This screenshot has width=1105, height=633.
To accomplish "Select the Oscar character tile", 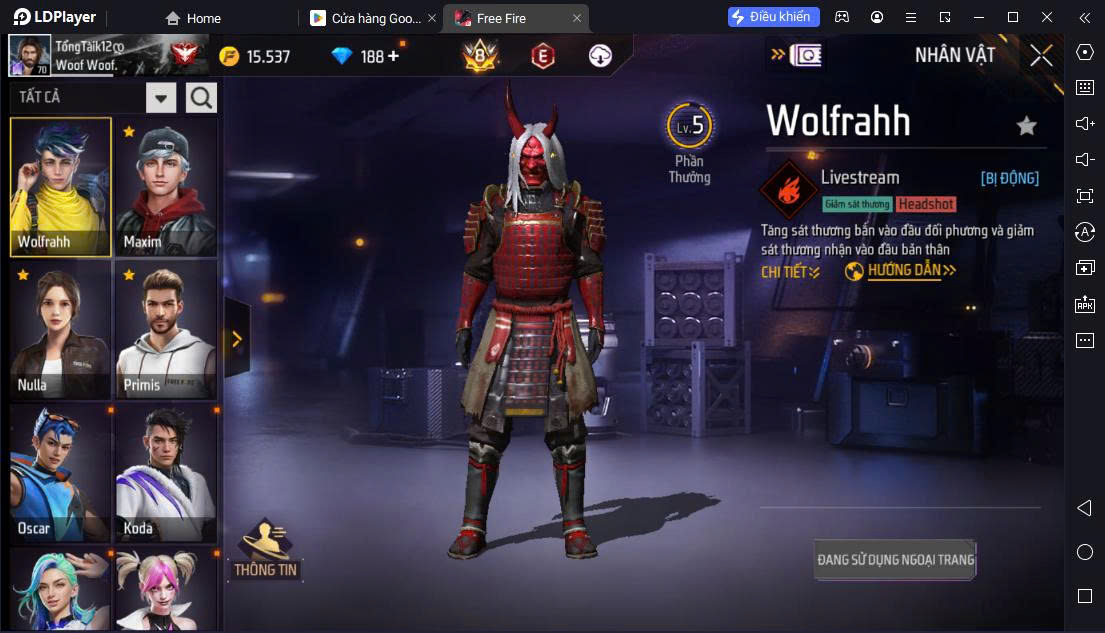I will tap(60, 473).
